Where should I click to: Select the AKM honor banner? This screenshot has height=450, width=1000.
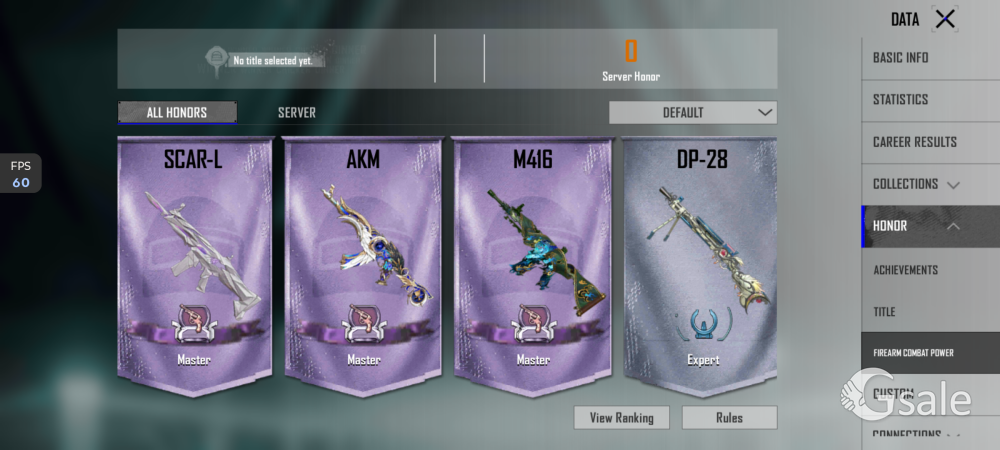tap(364, 265)
